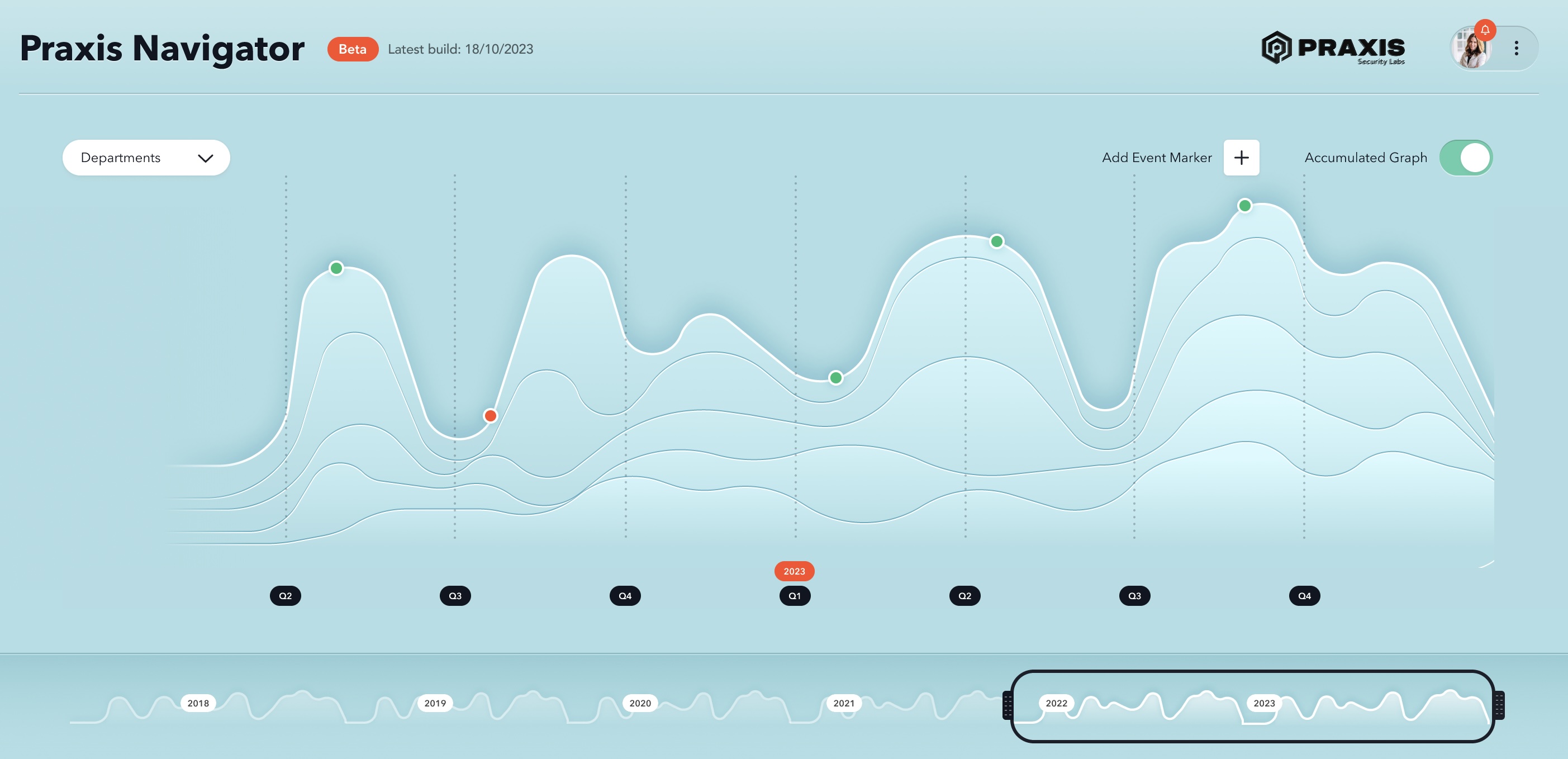Disable the Accumulated Graph toggle
Screen dimensions: 1568x759
tap(1466, 157)
